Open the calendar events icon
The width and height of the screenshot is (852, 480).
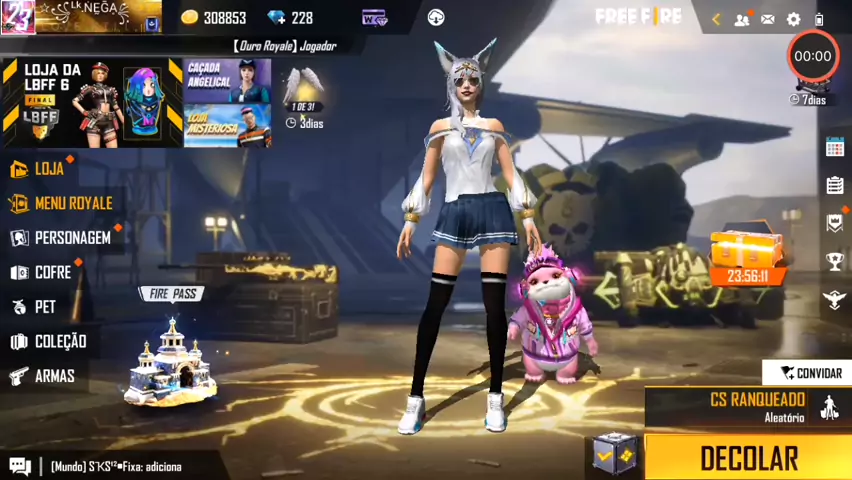[x=835, y=148]
